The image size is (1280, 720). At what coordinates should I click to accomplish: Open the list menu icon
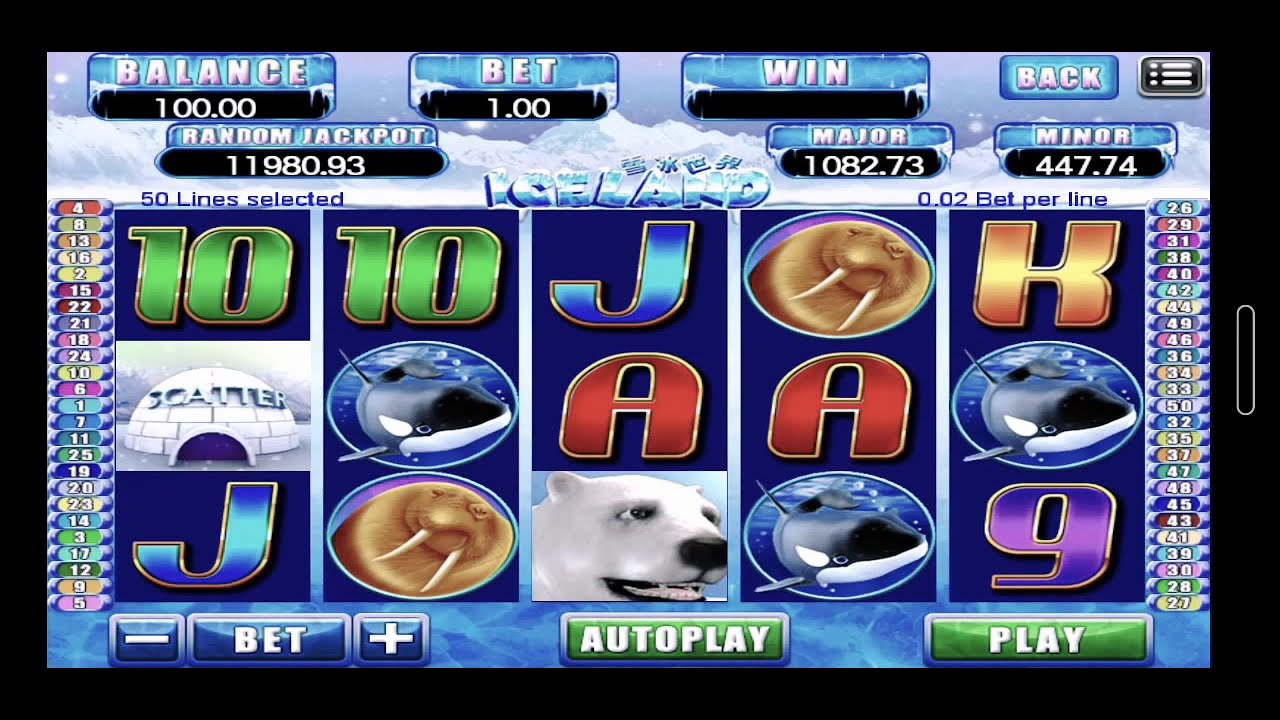click(1171, 75)
